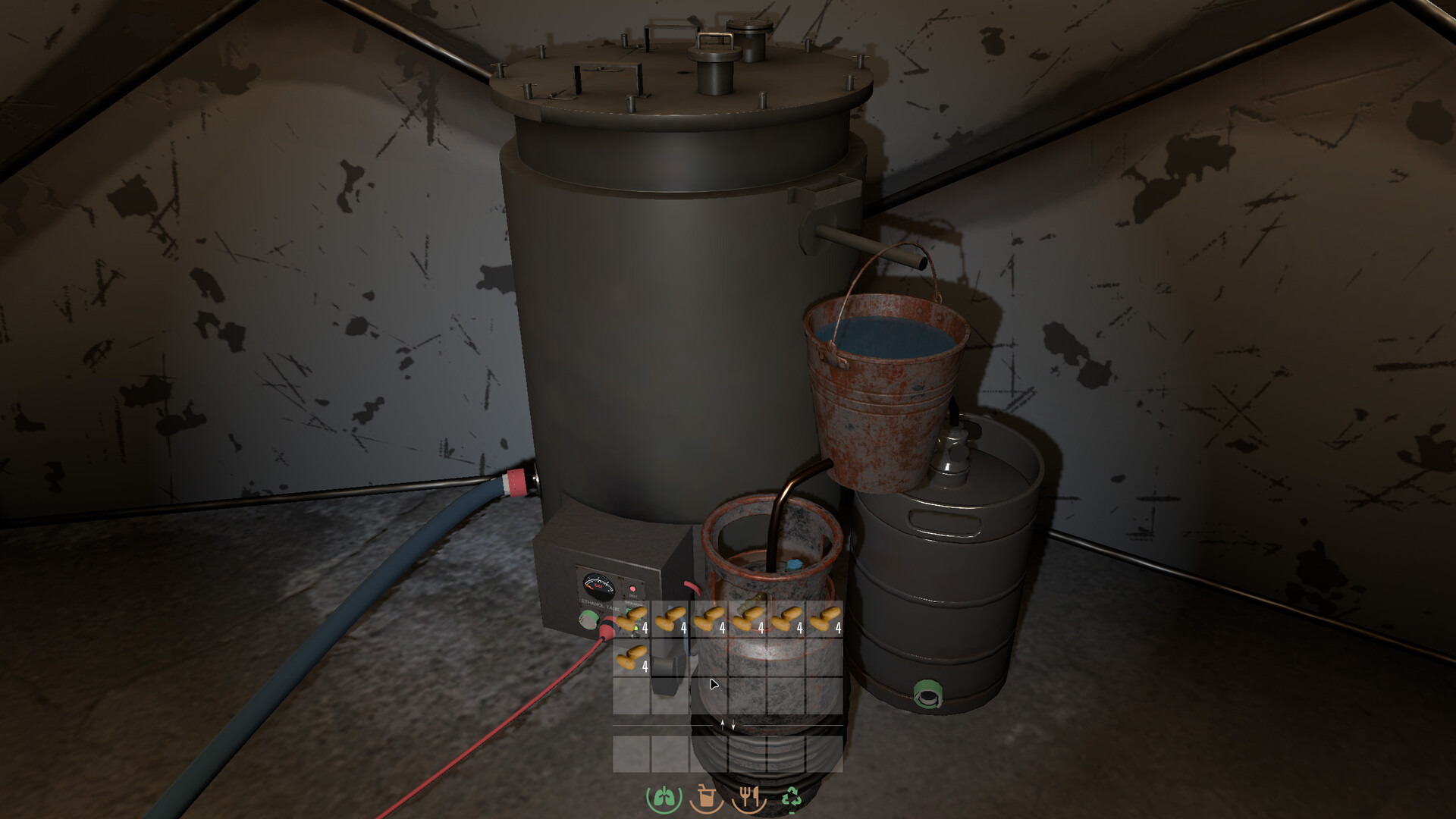Select the fork-and-knife hunger icon

pyautogui.click(x=749, y=797)
